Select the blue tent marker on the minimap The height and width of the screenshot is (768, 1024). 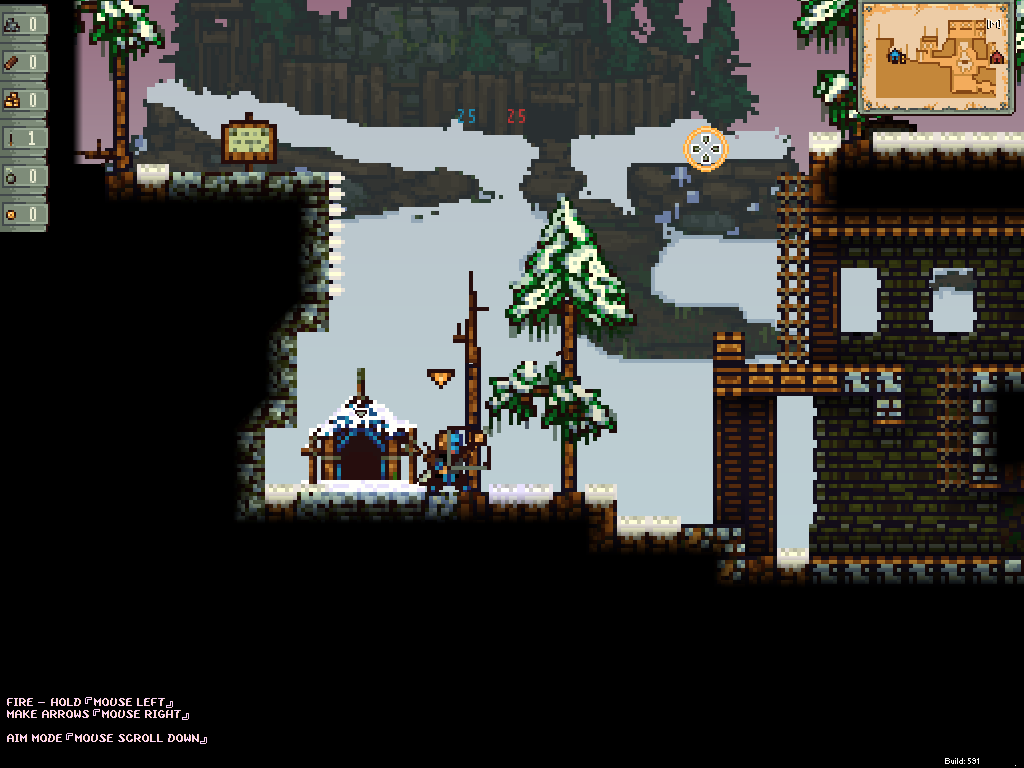(896, 56)
